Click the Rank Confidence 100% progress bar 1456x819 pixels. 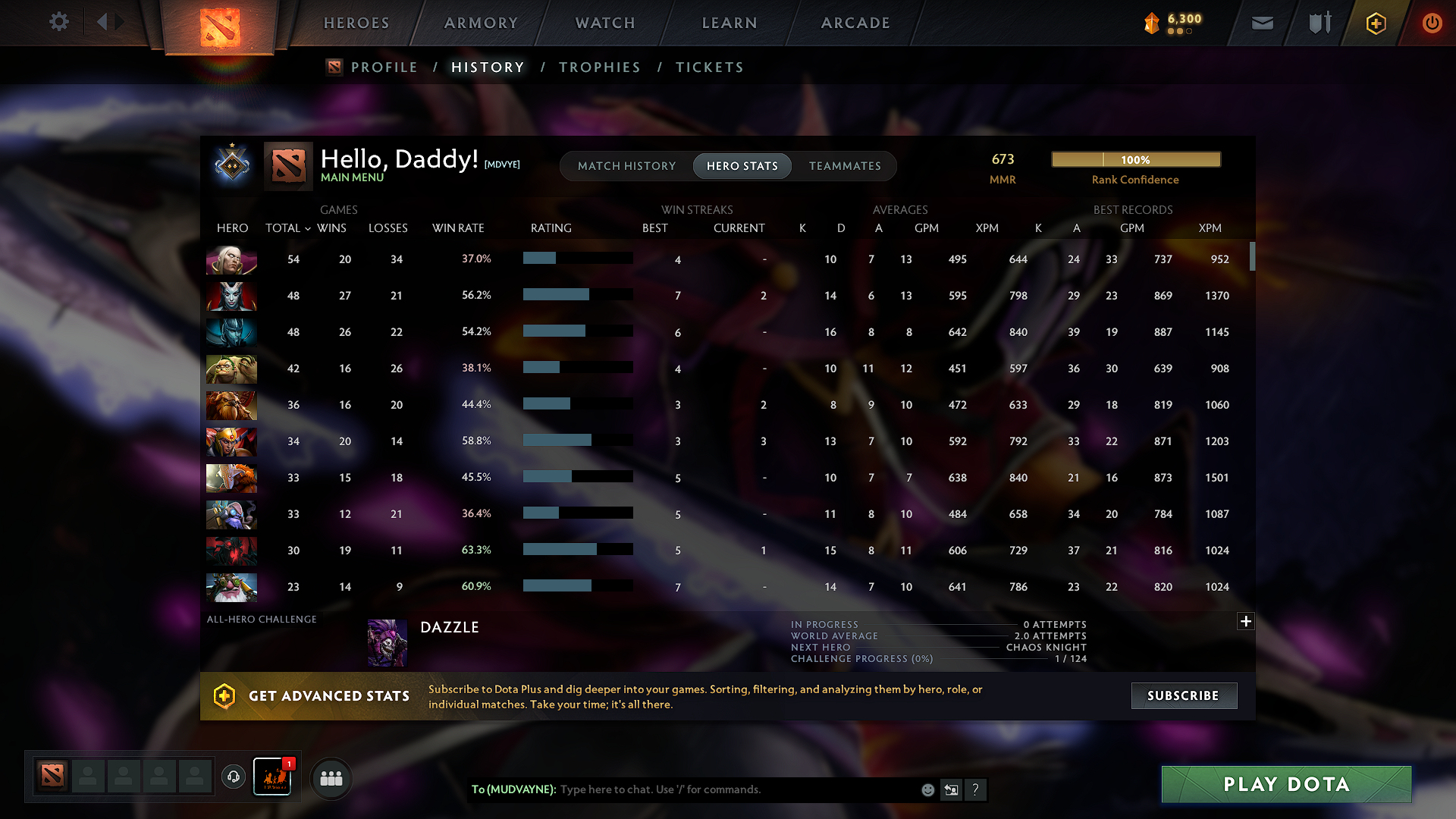[x=1135, y=159]
